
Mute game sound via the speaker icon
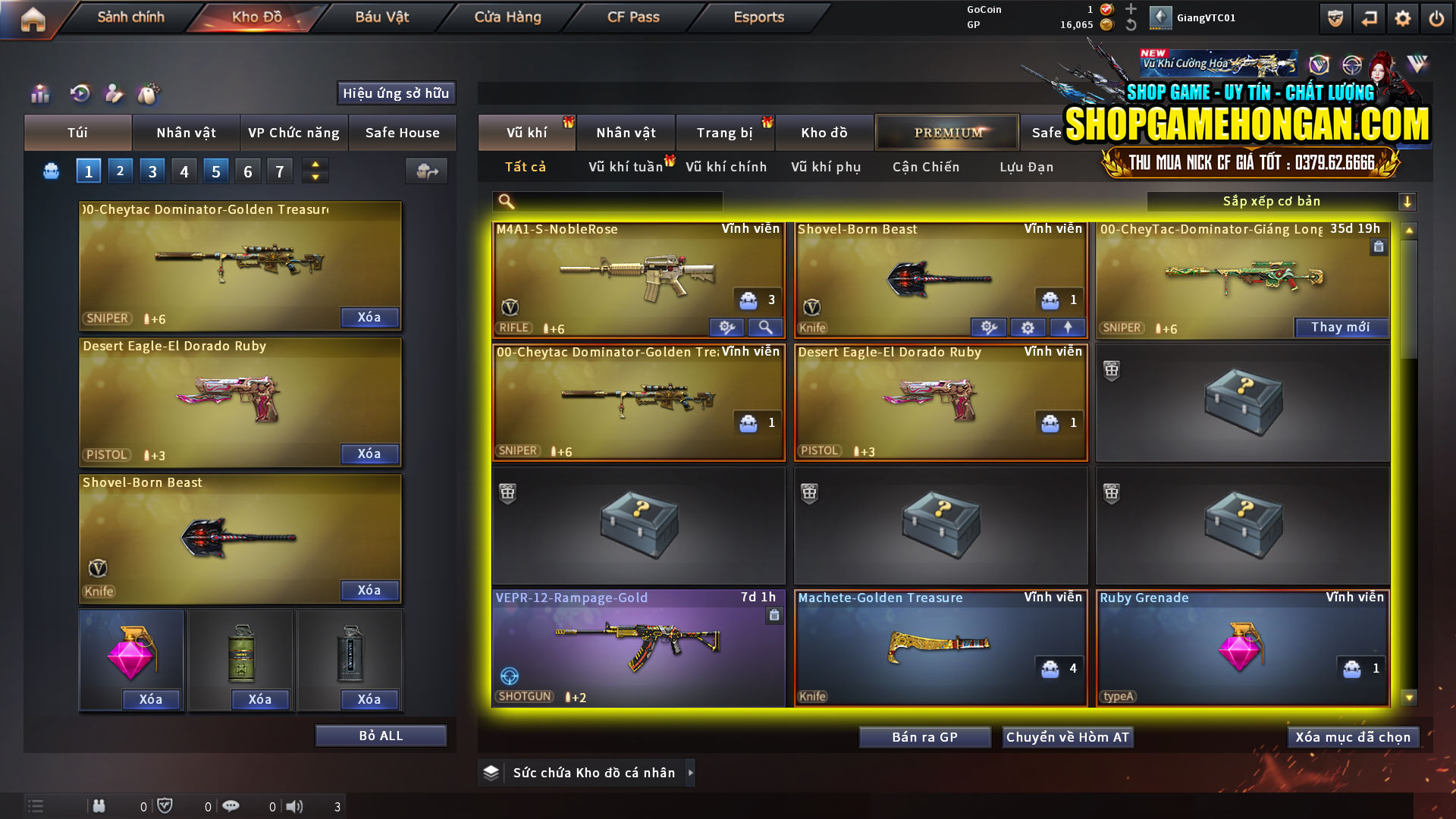296,806
